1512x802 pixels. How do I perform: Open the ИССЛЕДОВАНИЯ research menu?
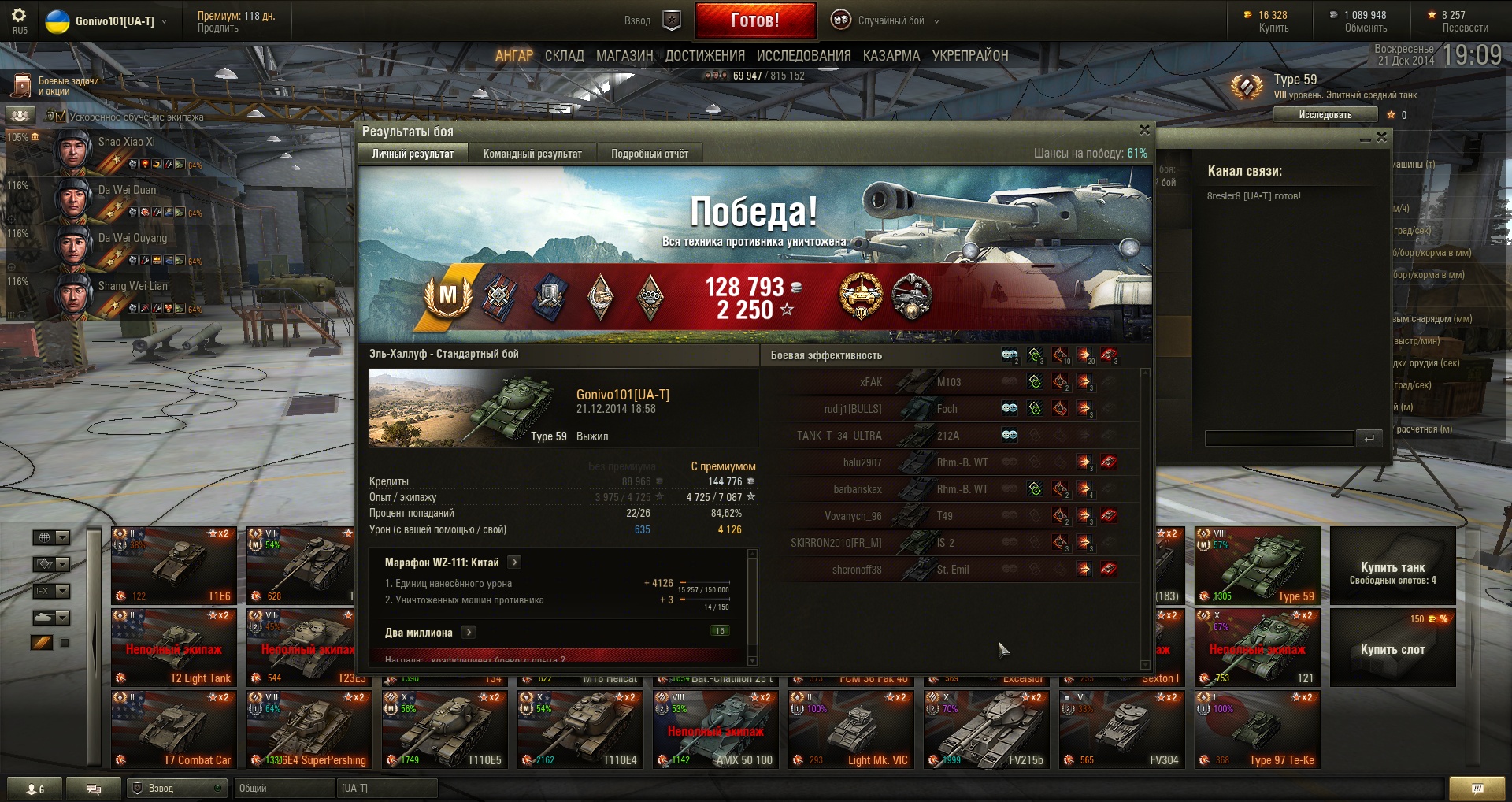tap(803, 56)
